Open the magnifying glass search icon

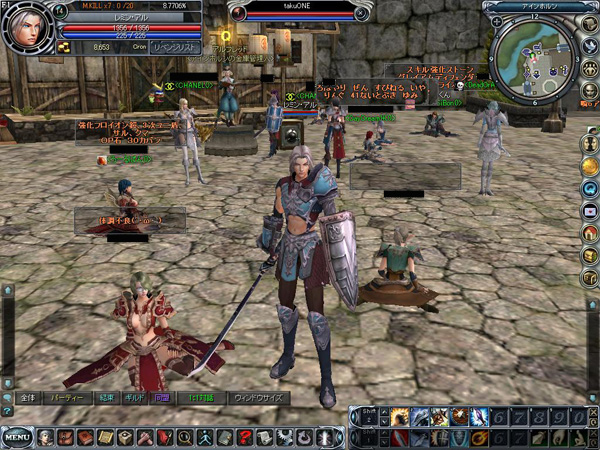[x=184, y=437]
